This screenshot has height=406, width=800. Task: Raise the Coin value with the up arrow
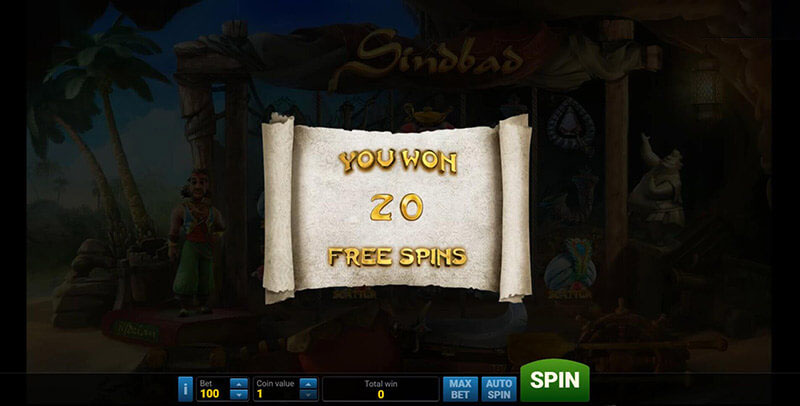pyautogui.click(x=308, y=382)
